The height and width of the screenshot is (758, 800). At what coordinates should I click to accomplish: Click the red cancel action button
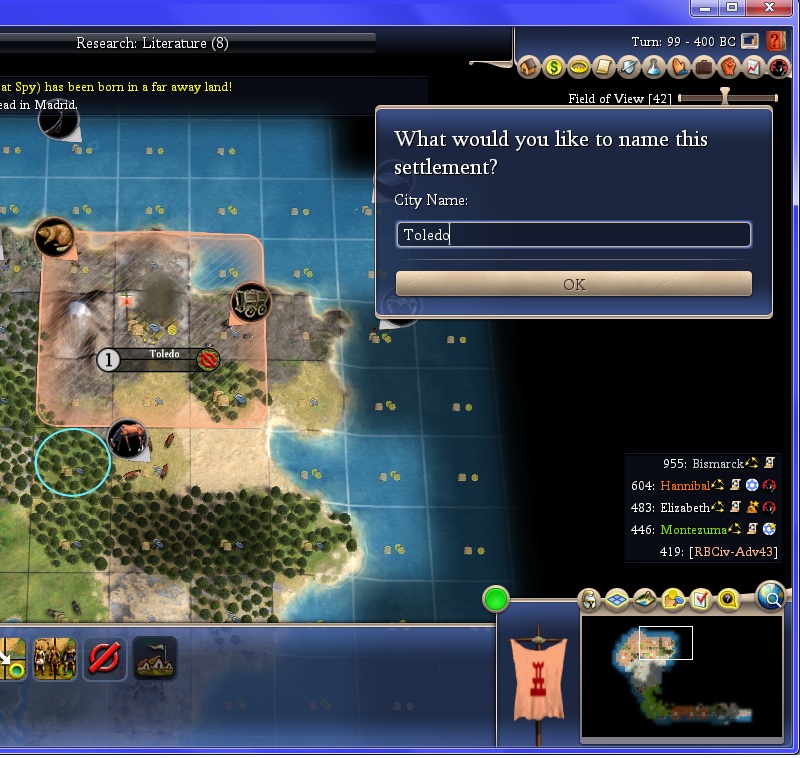pos(104,659)
